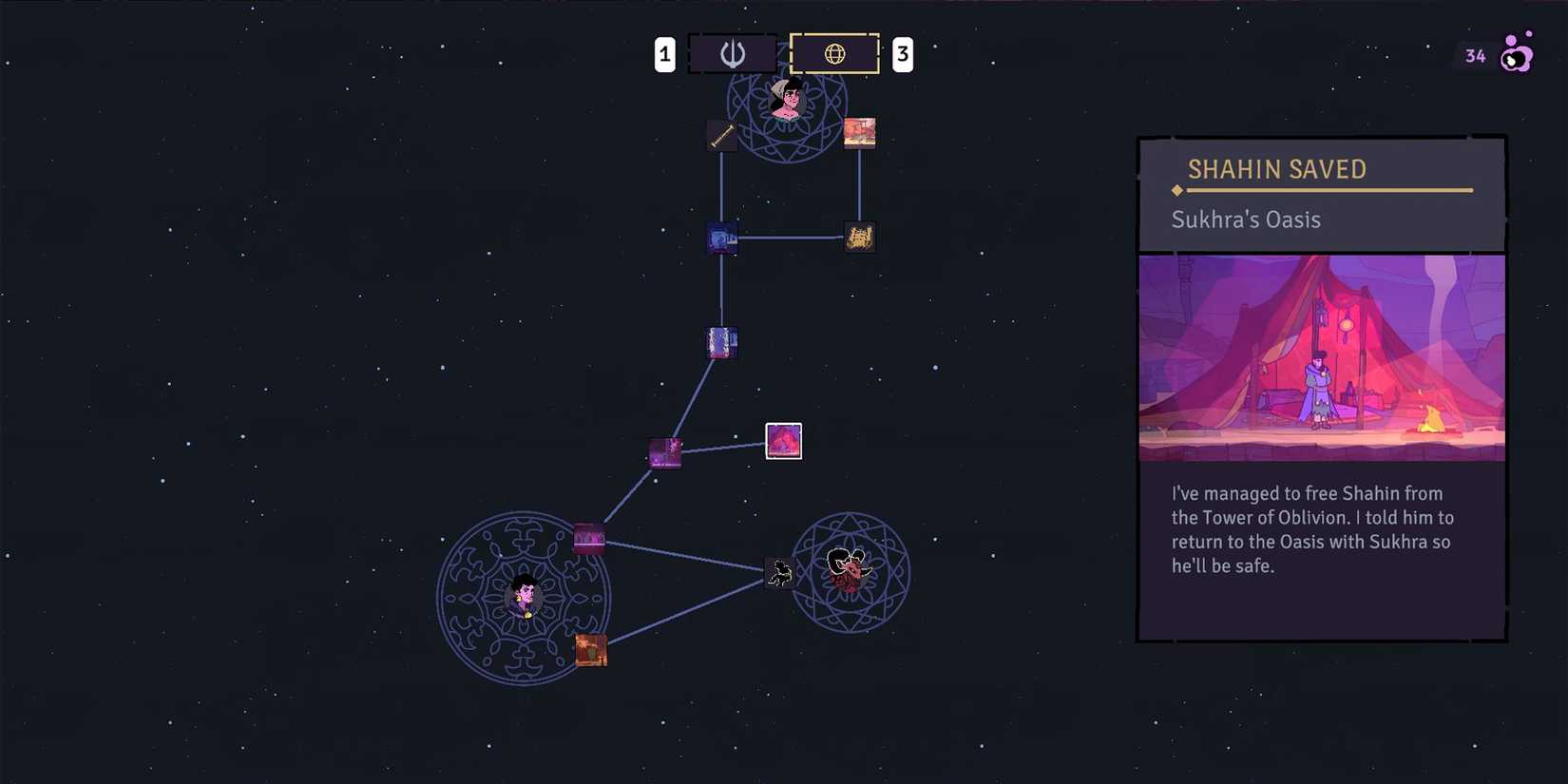Click the highlighted pink cave quest node
The height and width of the screenshot is (784, 1568).
pyautogui.click(x=783, y=440)
